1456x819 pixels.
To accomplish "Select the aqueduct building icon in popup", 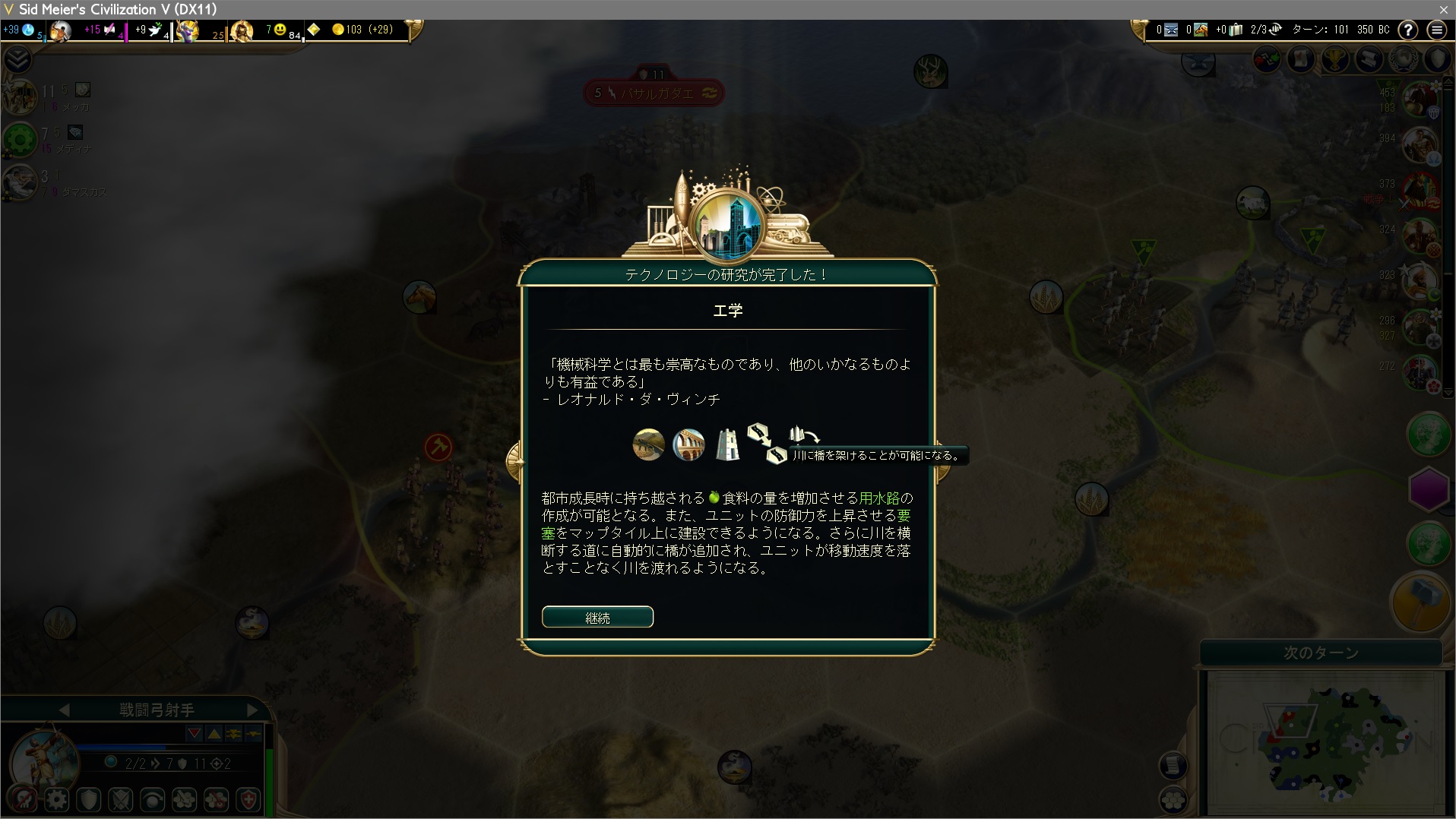I will 688,445.
